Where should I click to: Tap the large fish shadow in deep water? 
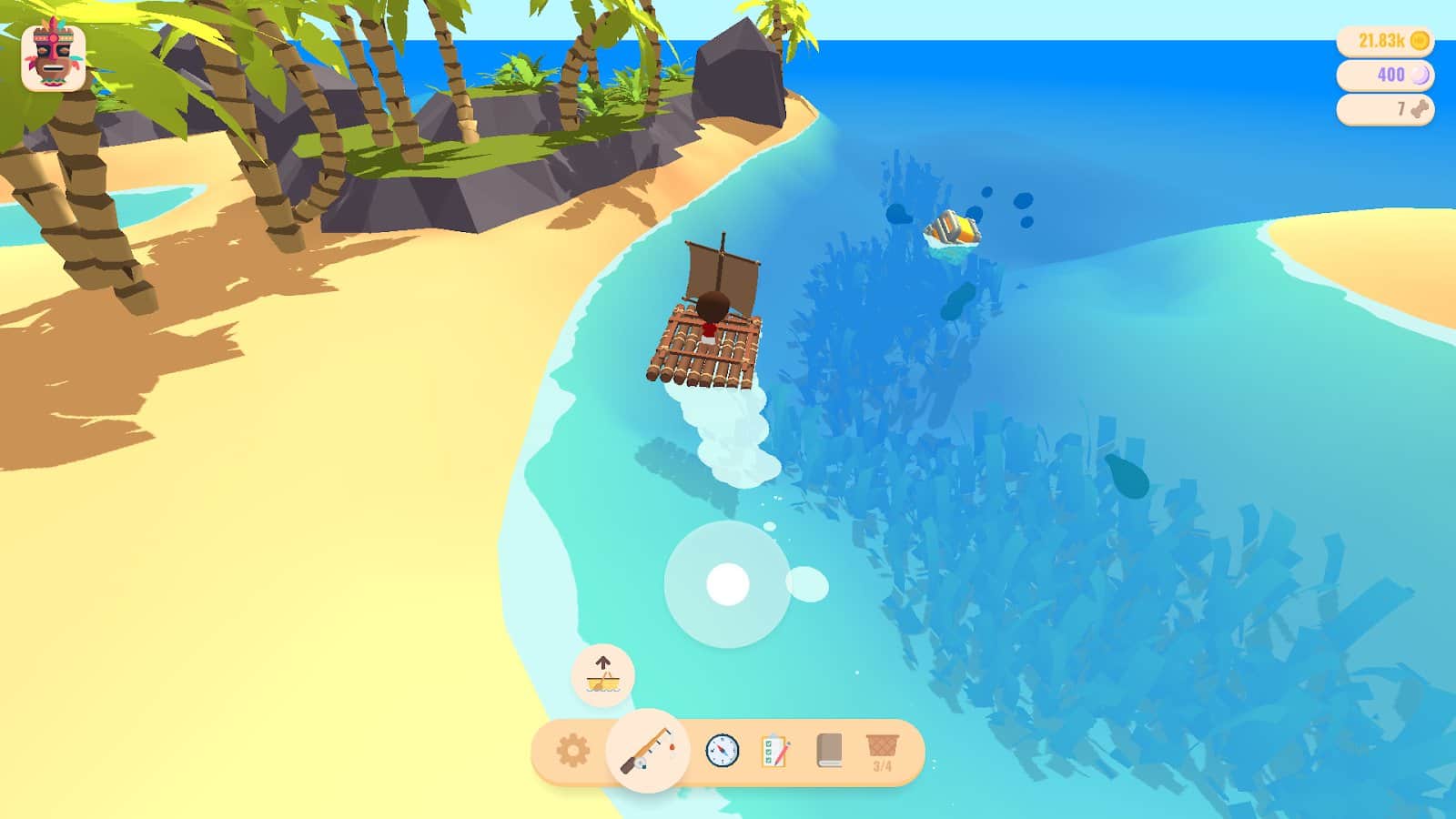point(1128,474)
